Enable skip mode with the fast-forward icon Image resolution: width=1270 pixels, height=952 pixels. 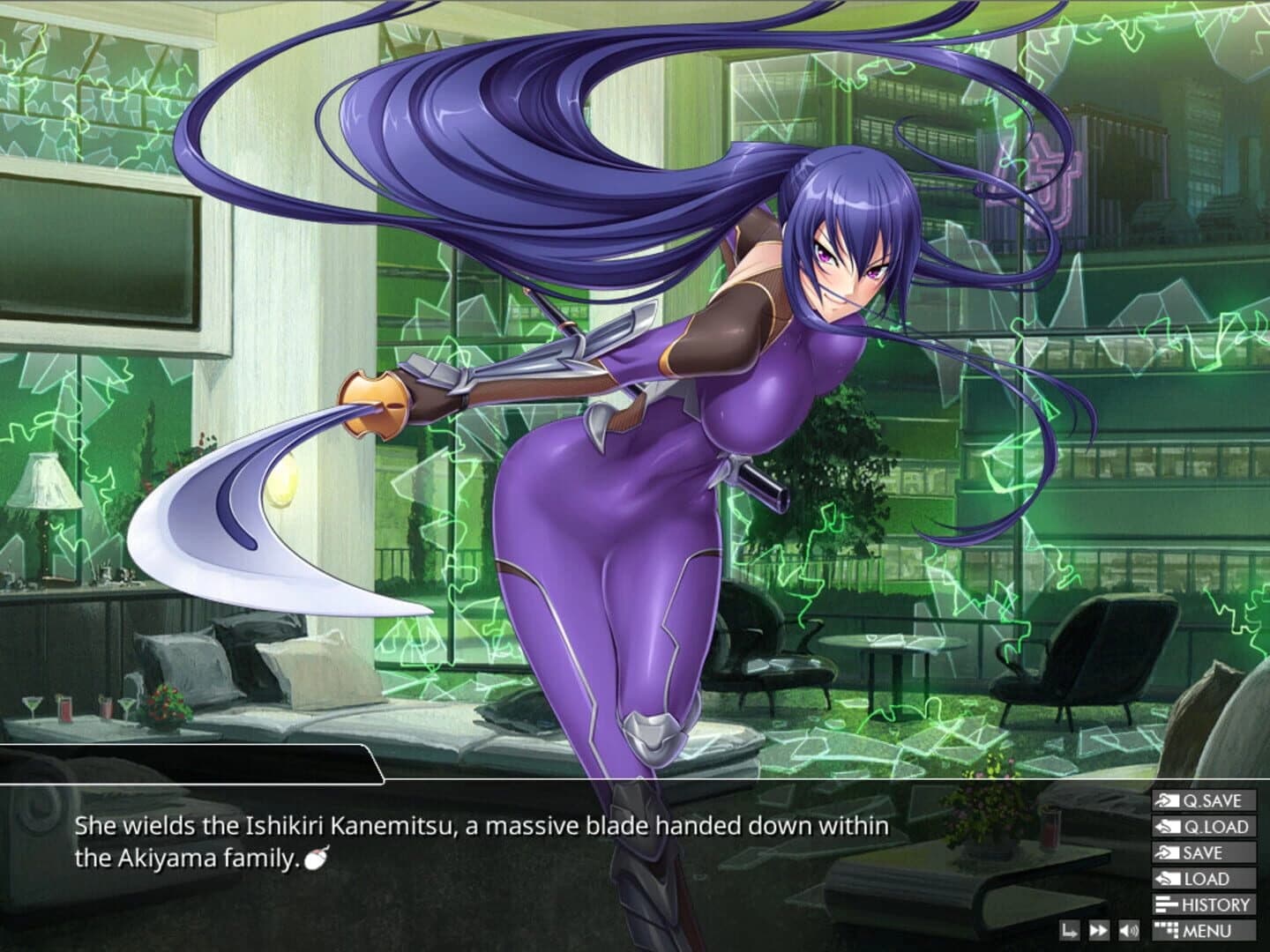(x=1099, y=930)
